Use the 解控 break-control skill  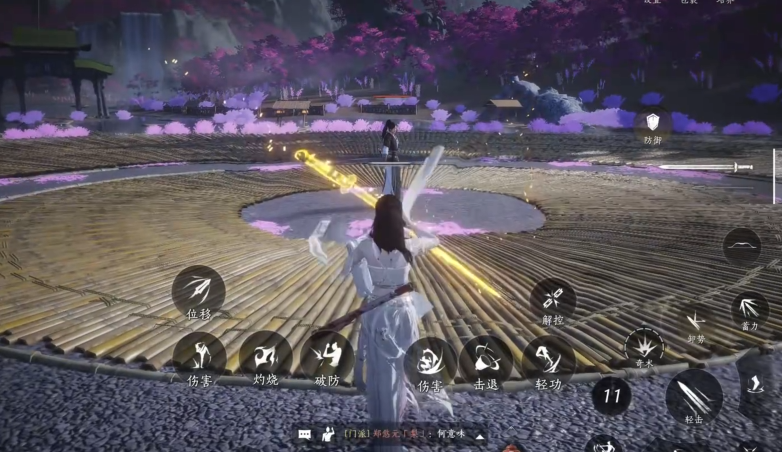[553, 300]
